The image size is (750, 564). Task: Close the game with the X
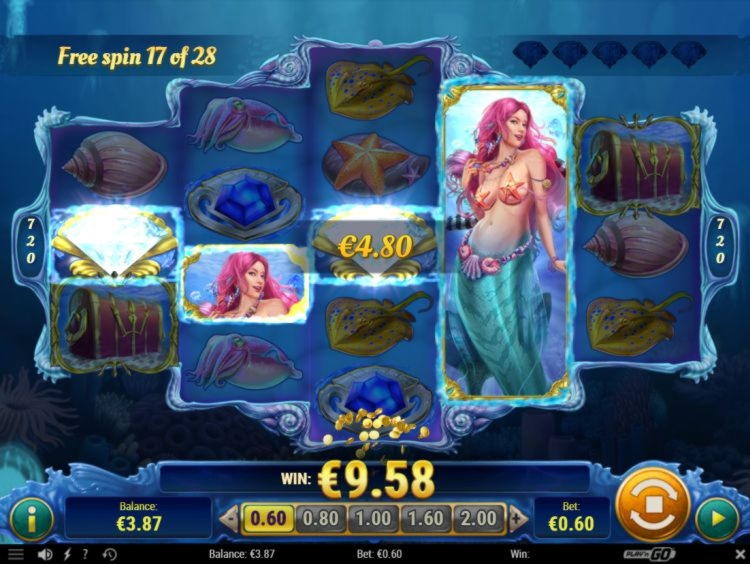pos(739,554)
